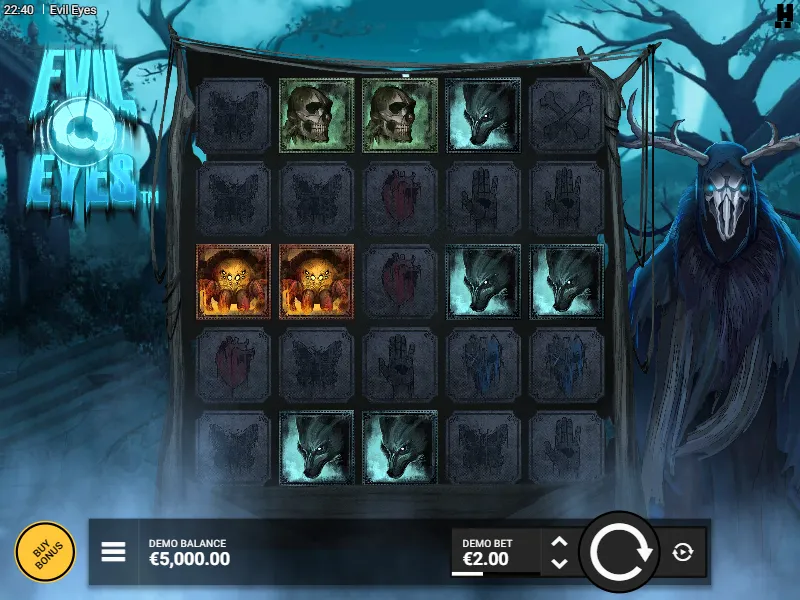Increase the demo bet amount
This screenshot has width=800, height=600.
click(559, 542)
